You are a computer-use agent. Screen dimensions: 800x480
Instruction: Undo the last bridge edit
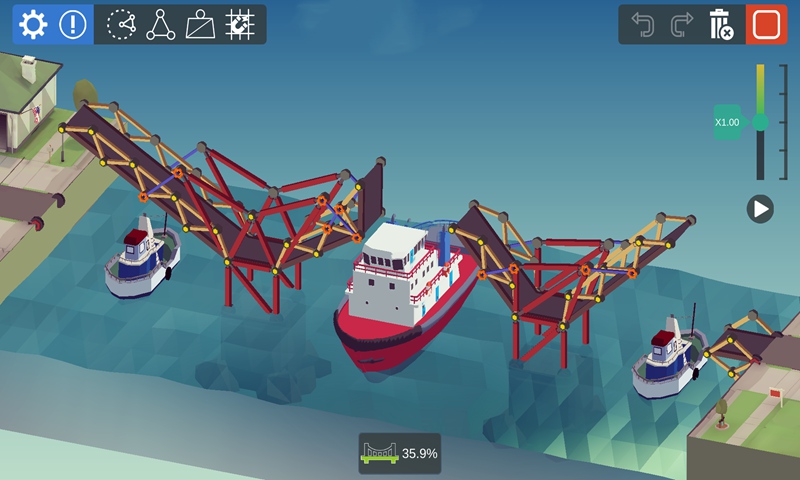click(643, 25)
